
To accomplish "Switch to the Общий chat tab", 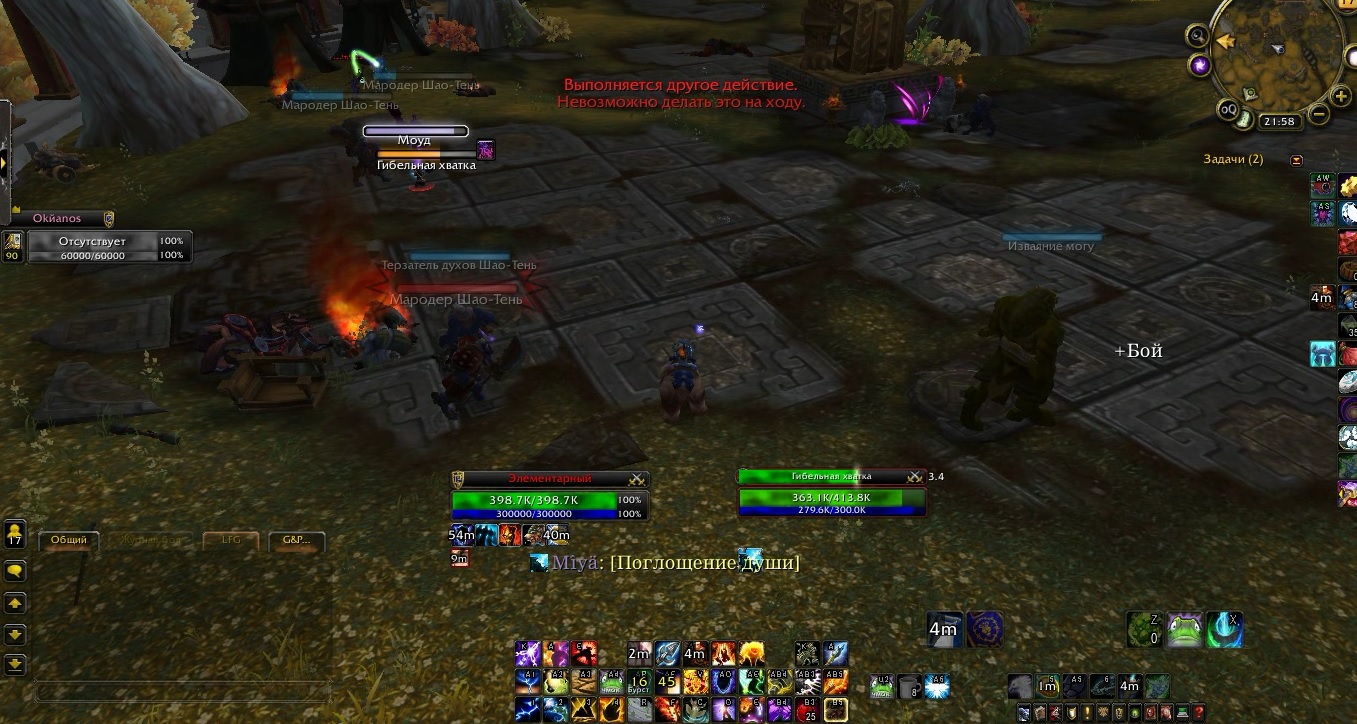I will [68, 540].
